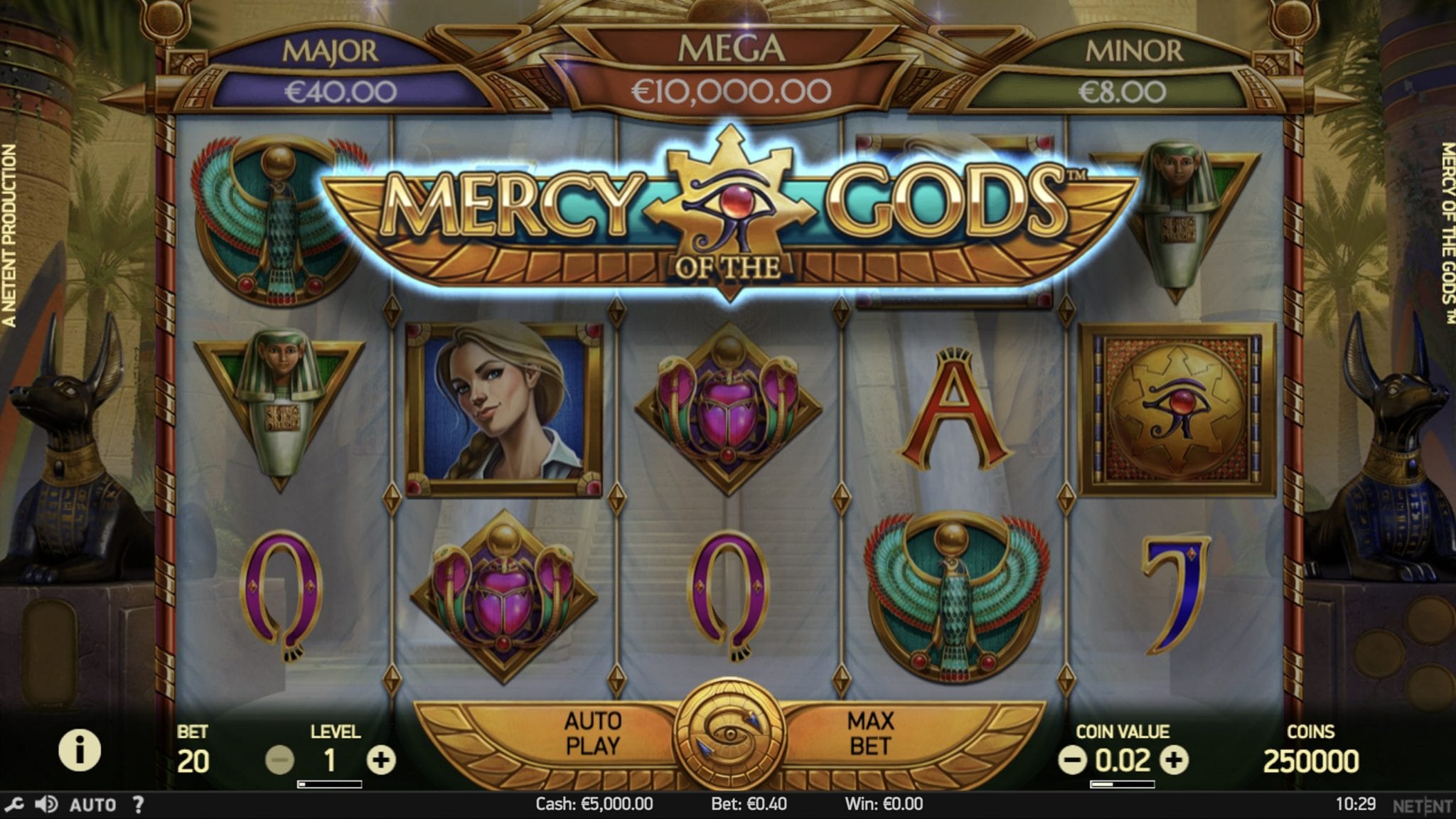Lower the coin value

(1071, 761)
